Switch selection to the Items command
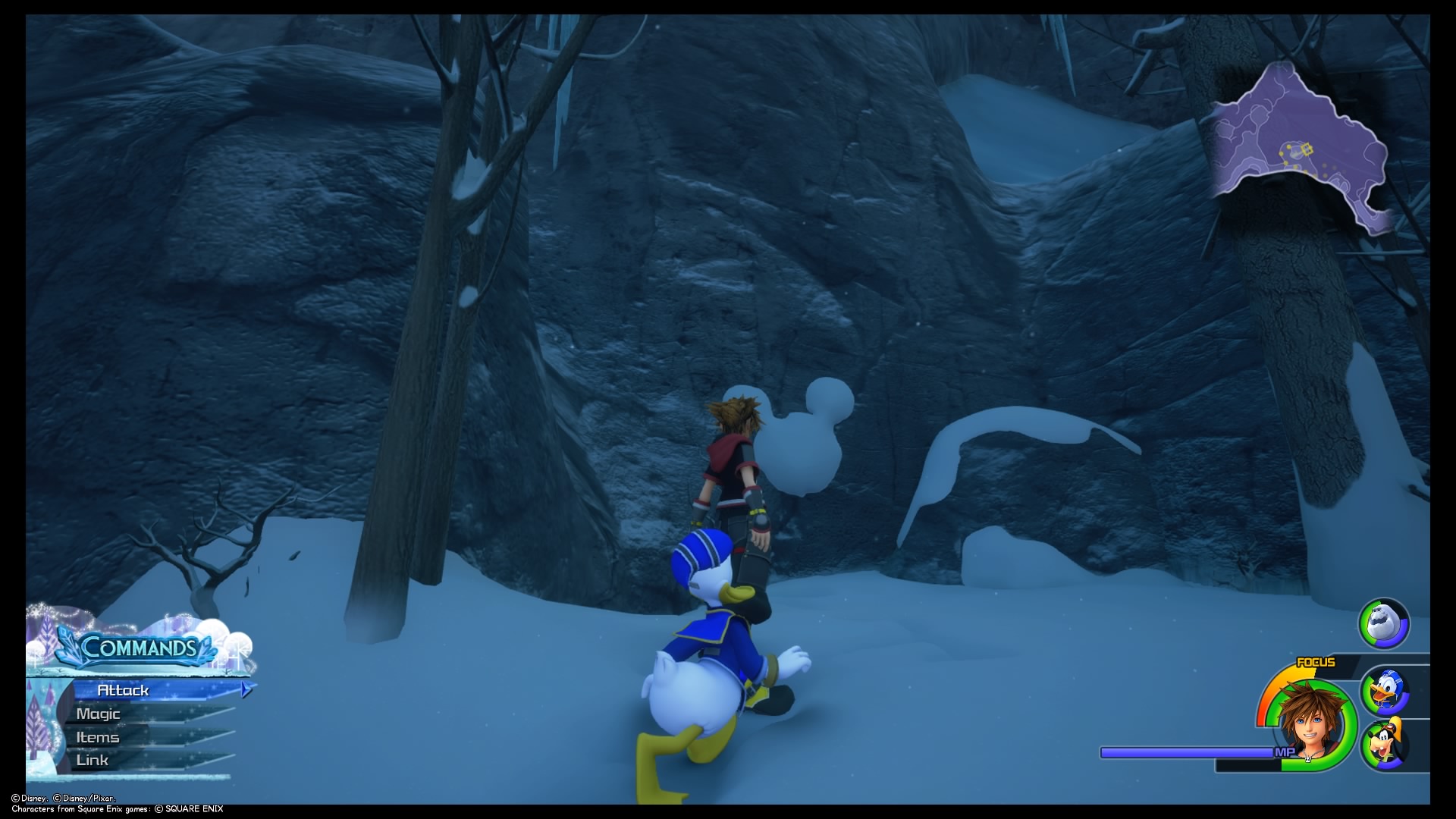1456x819 pixels. pyautogui.click(x=97, y=736)
